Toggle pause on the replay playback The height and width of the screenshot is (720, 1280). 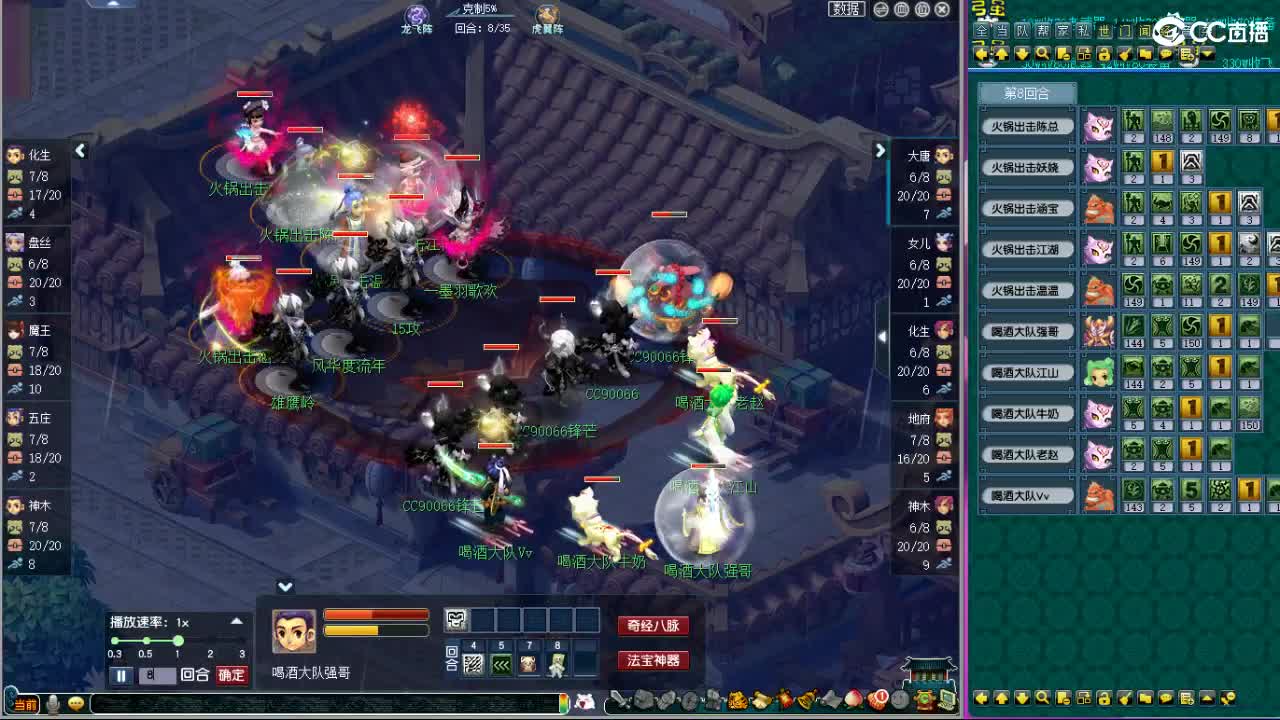coord(121,673)
